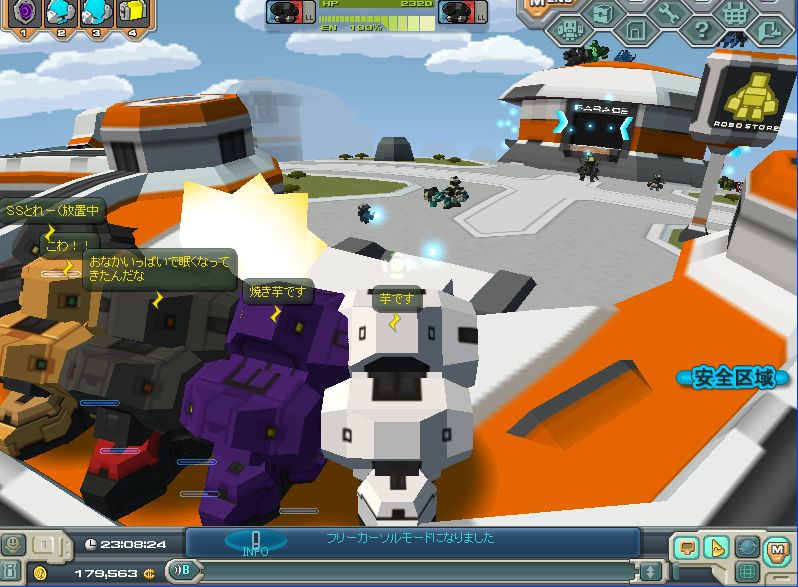Open the smiley face emote button
Screen dimensions: 798x587
[13, 544]
